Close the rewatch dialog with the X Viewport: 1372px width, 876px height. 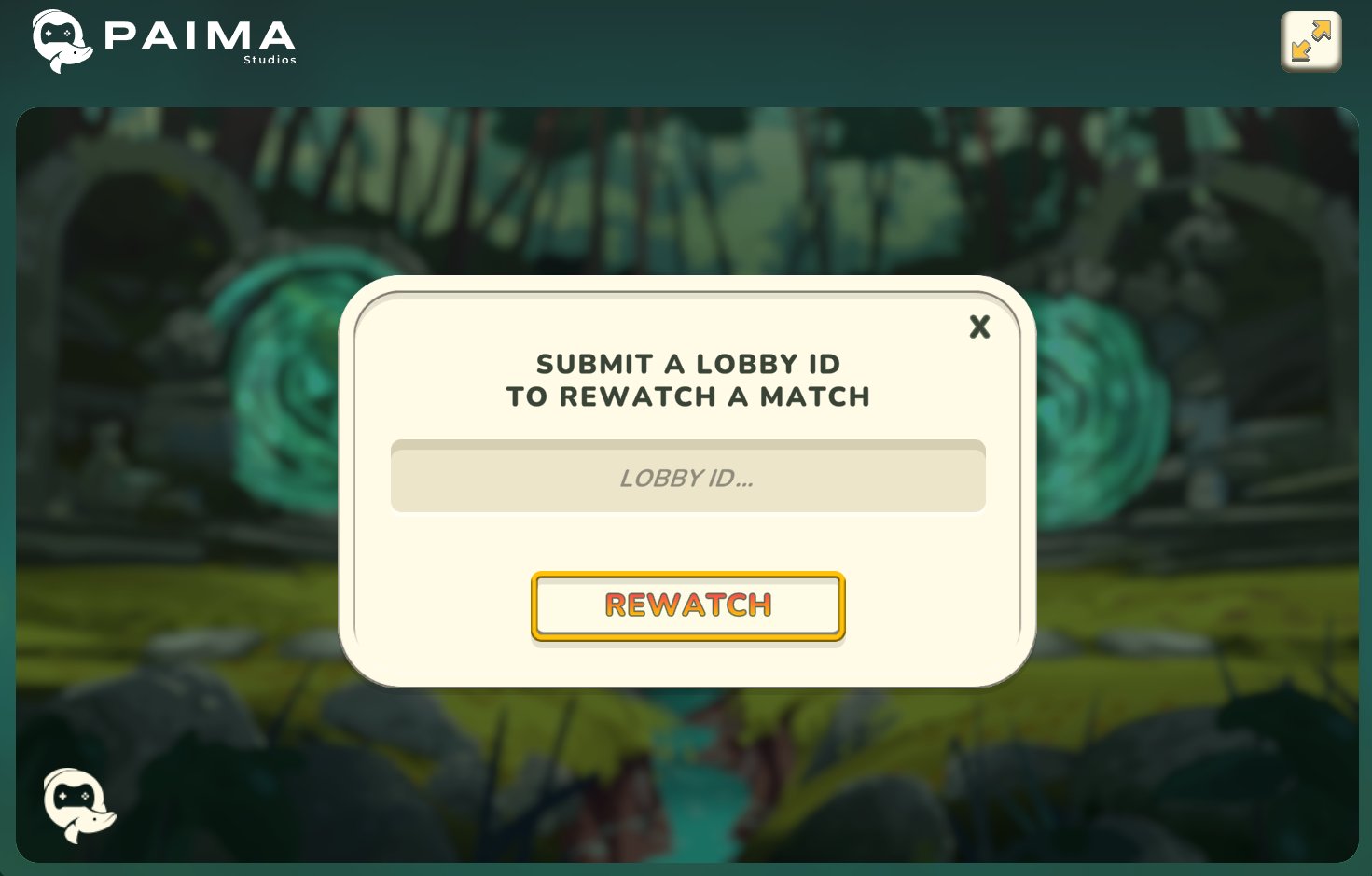click(979, 327)
